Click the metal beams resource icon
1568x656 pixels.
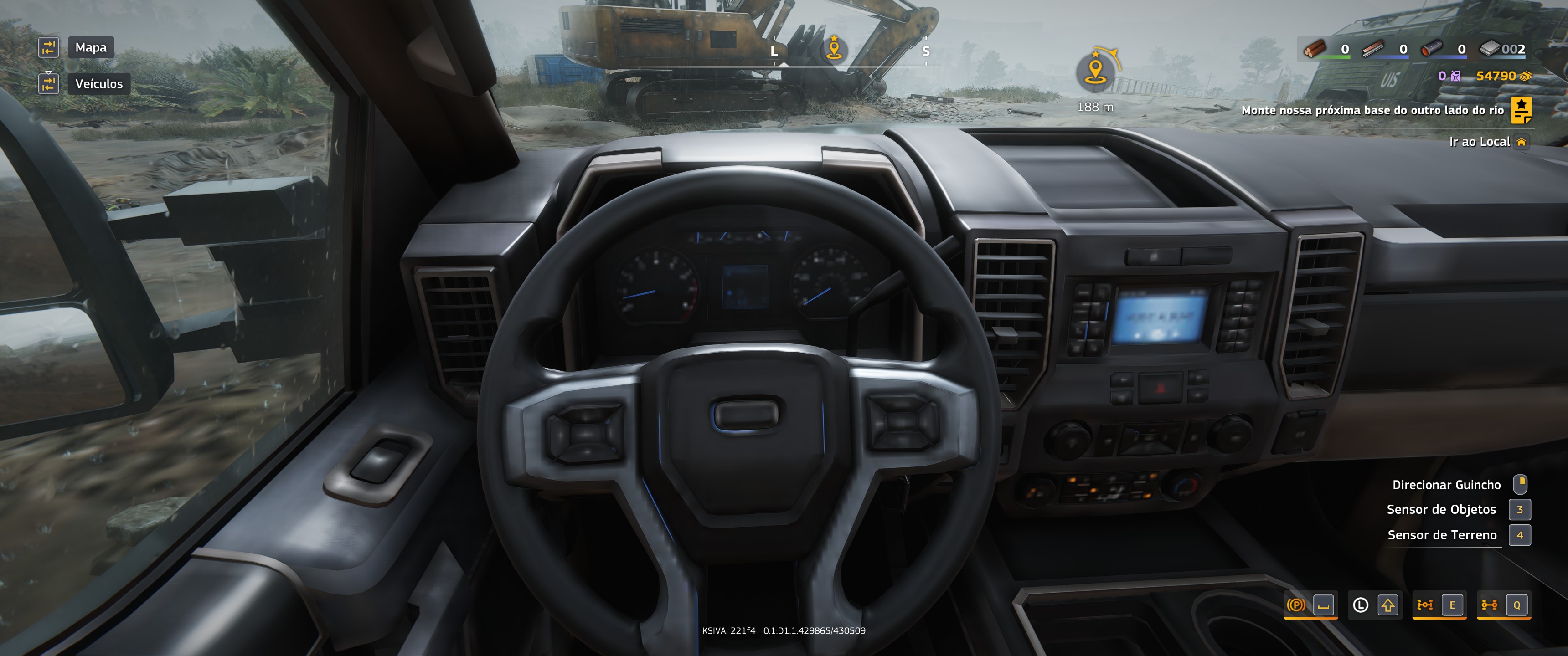1373,49
